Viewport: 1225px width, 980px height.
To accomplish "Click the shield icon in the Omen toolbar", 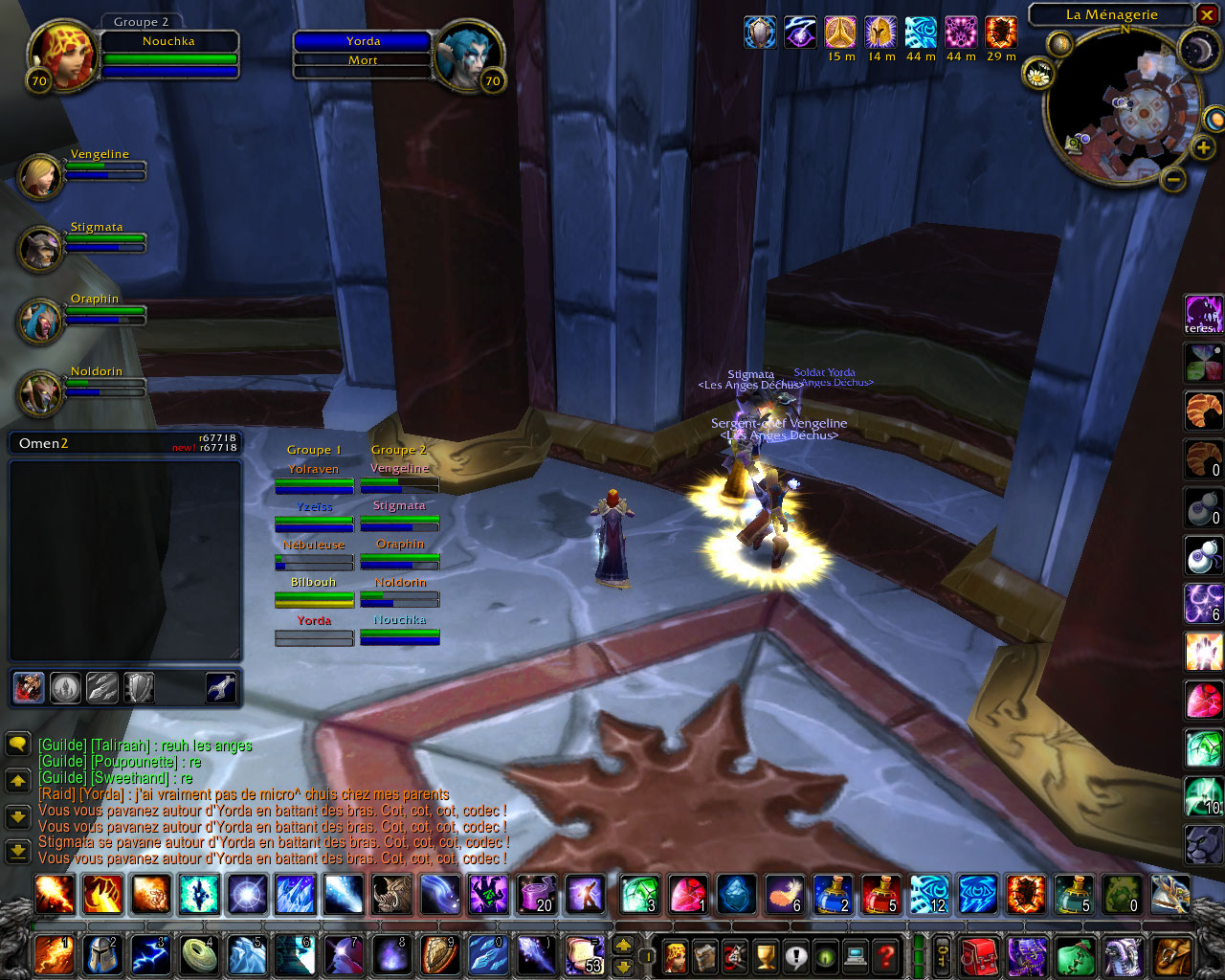I will (x=140, y=687).
